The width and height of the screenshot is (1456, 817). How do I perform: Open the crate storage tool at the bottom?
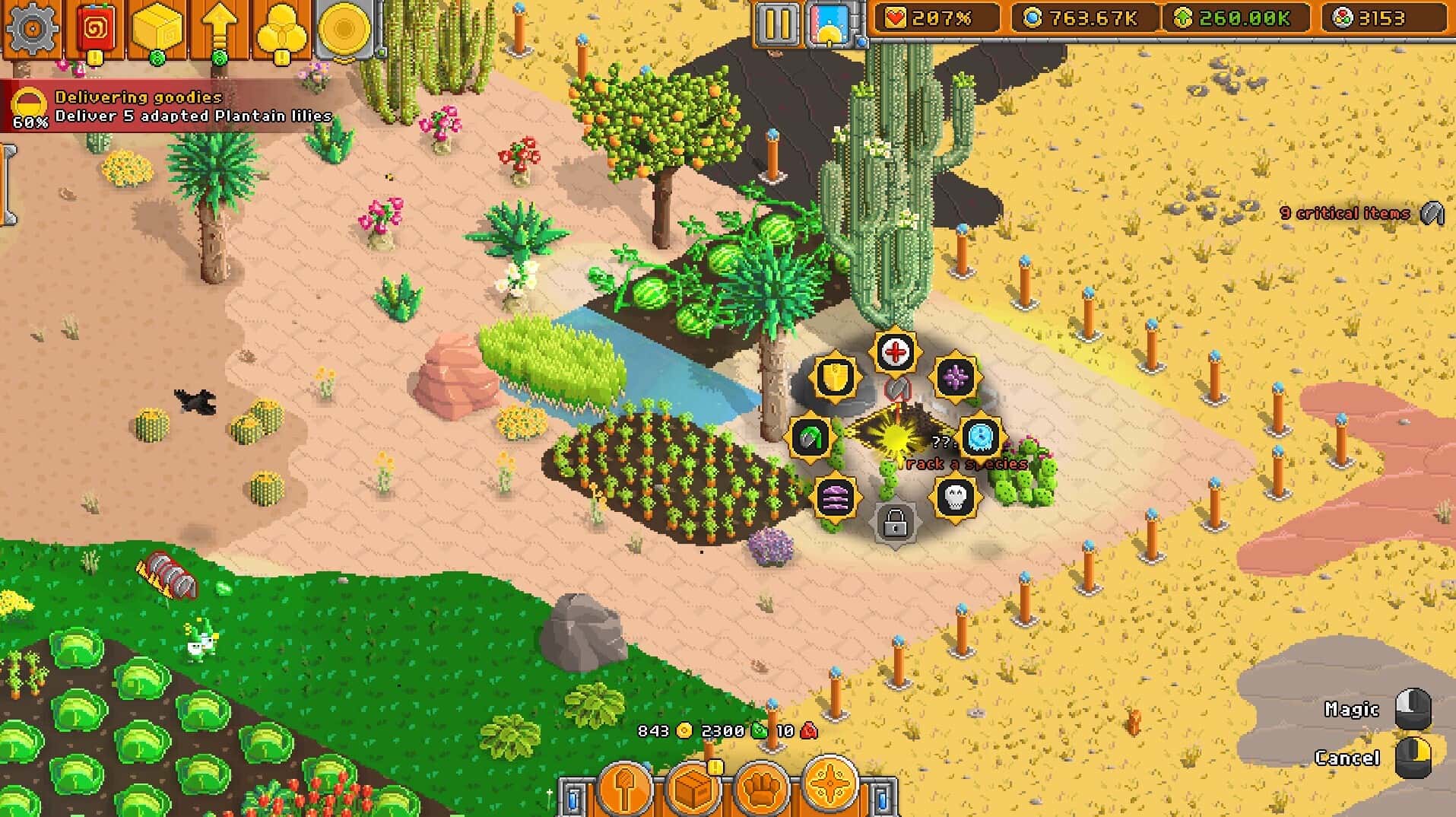point(692,790)
